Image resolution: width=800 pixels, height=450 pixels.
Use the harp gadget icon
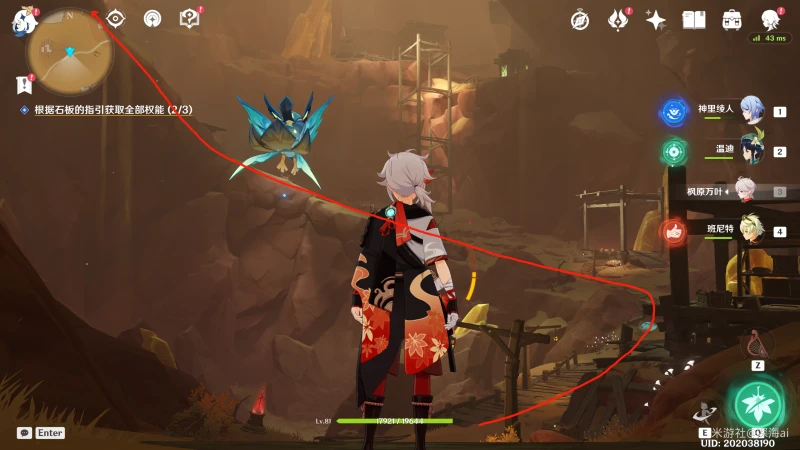coord(758,345)
